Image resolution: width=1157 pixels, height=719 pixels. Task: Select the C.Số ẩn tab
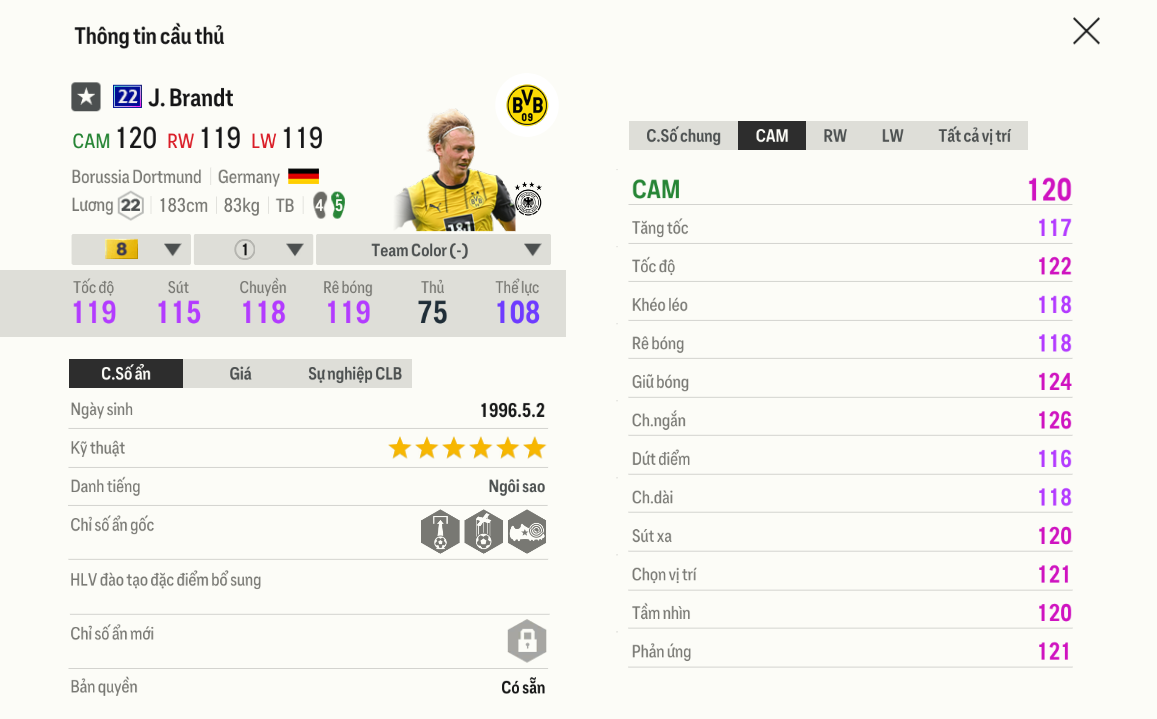pos(126,374)
